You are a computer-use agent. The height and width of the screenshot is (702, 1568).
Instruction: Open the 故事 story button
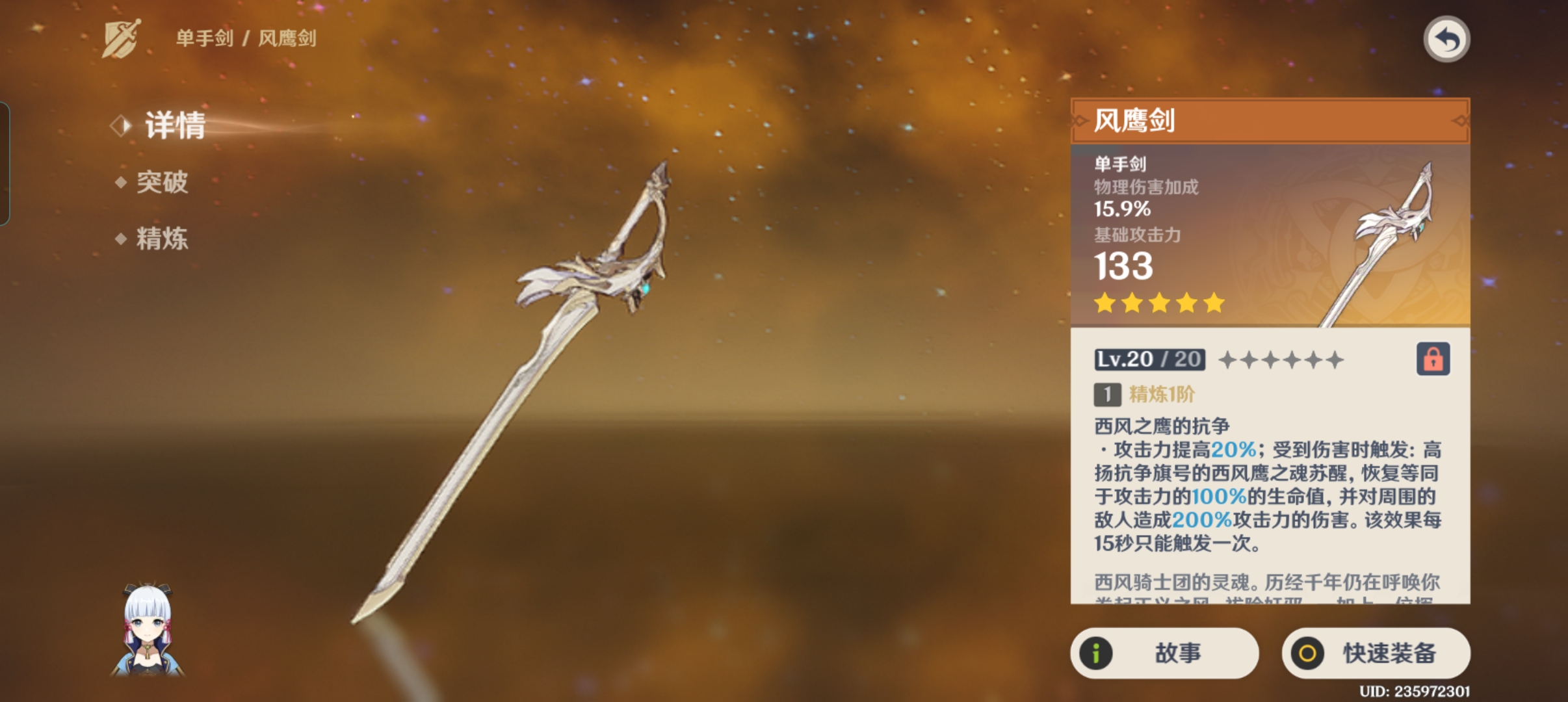click(x=1164, y=653)
